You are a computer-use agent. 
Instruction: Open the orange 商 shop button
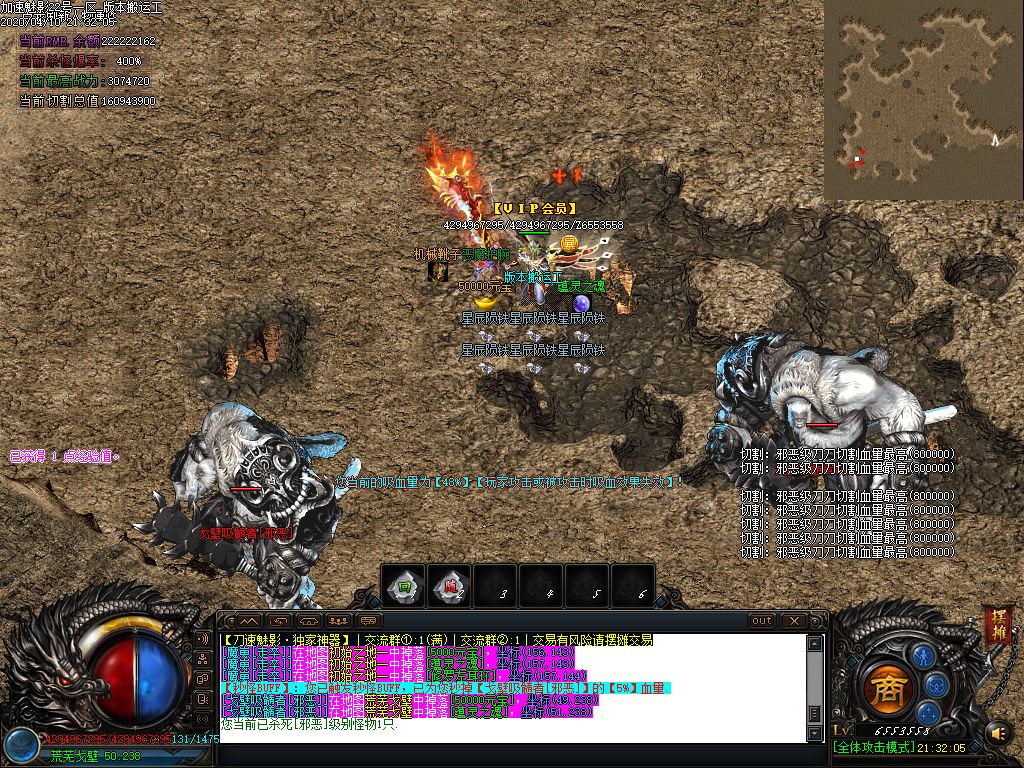click(x=886, y=687)
